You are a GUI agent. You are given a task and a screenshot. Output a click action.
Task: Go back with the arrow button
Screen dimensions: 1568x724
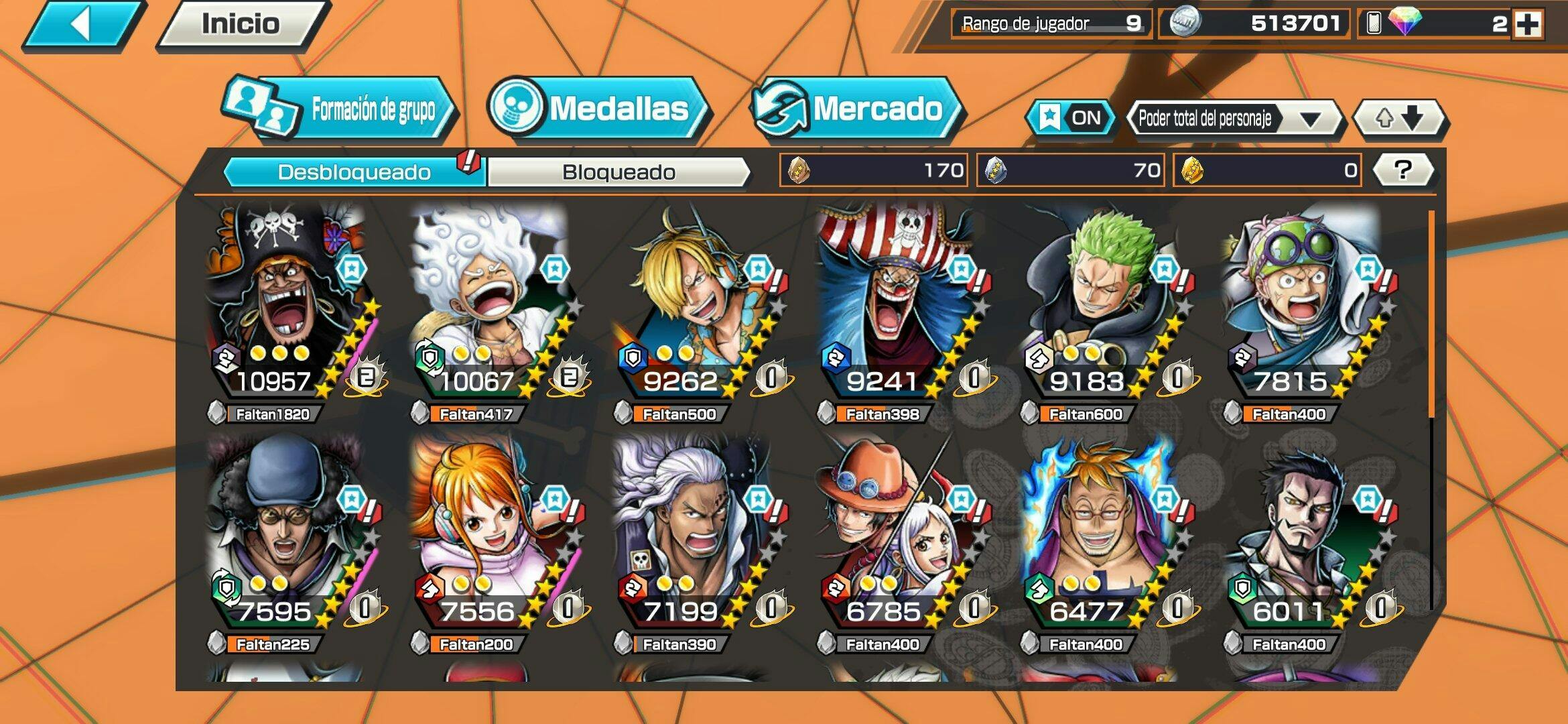pos(84,25)
